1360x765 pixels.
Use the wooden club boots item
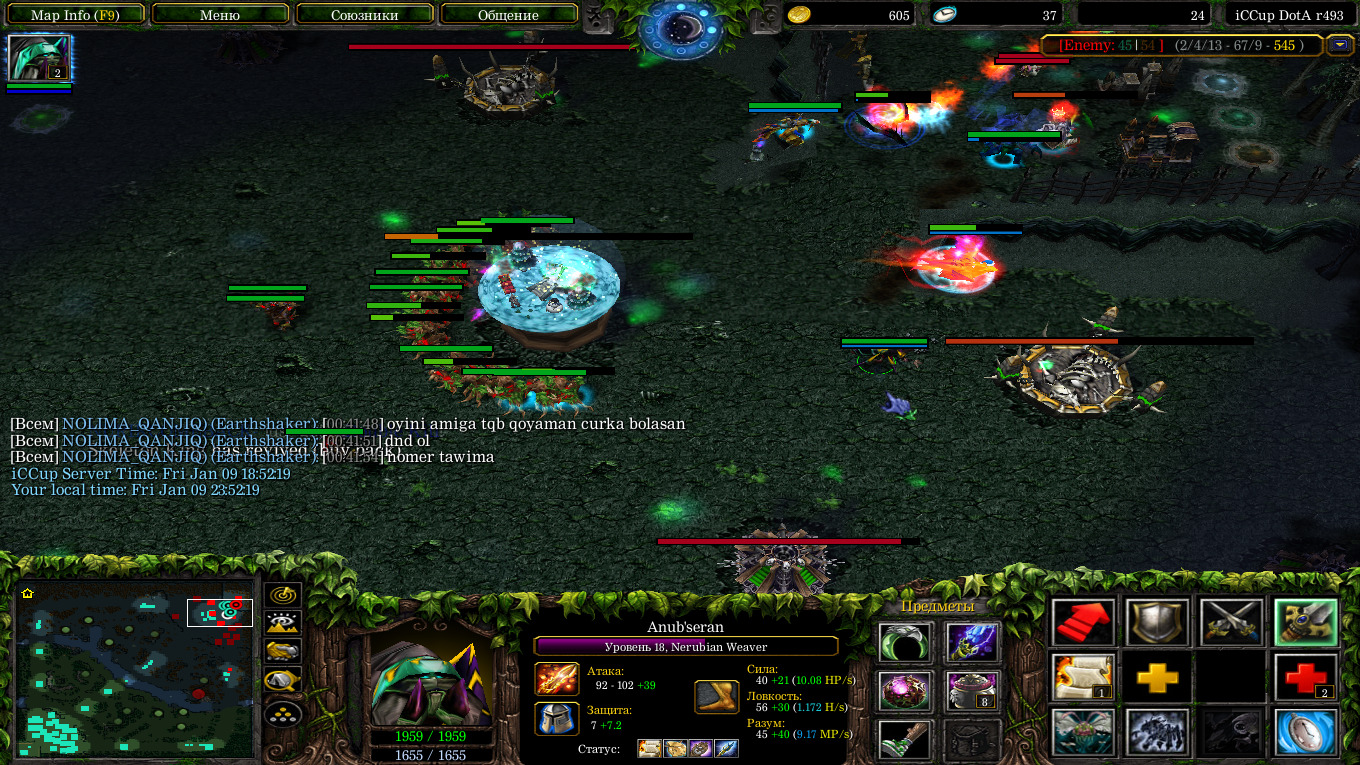click(x=905, y=740)
